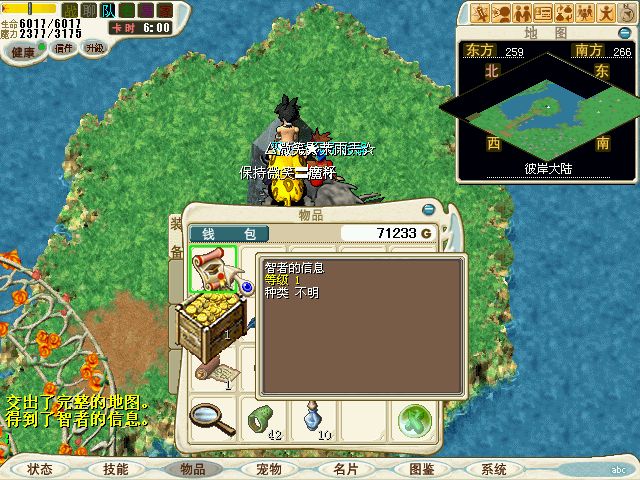Open the 状态 status menu
Viewport: 640px width, 480px height.
coord(40,469)
